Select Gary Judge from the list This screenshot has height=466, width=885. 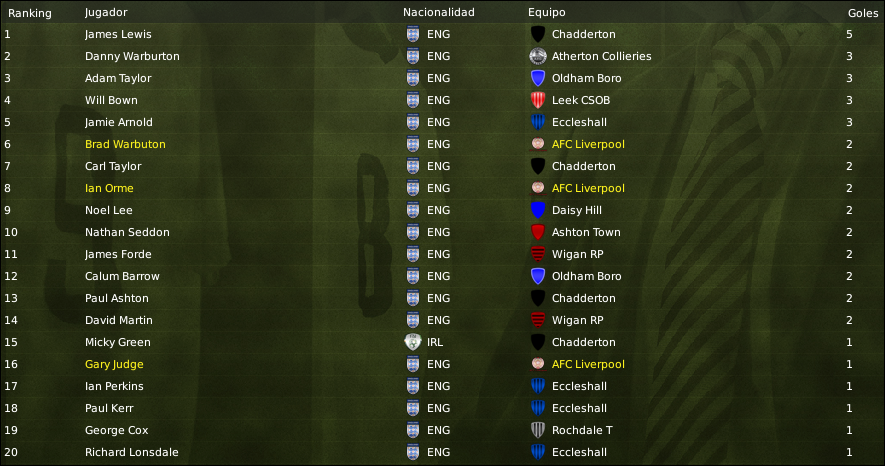(x=114, y=364)
